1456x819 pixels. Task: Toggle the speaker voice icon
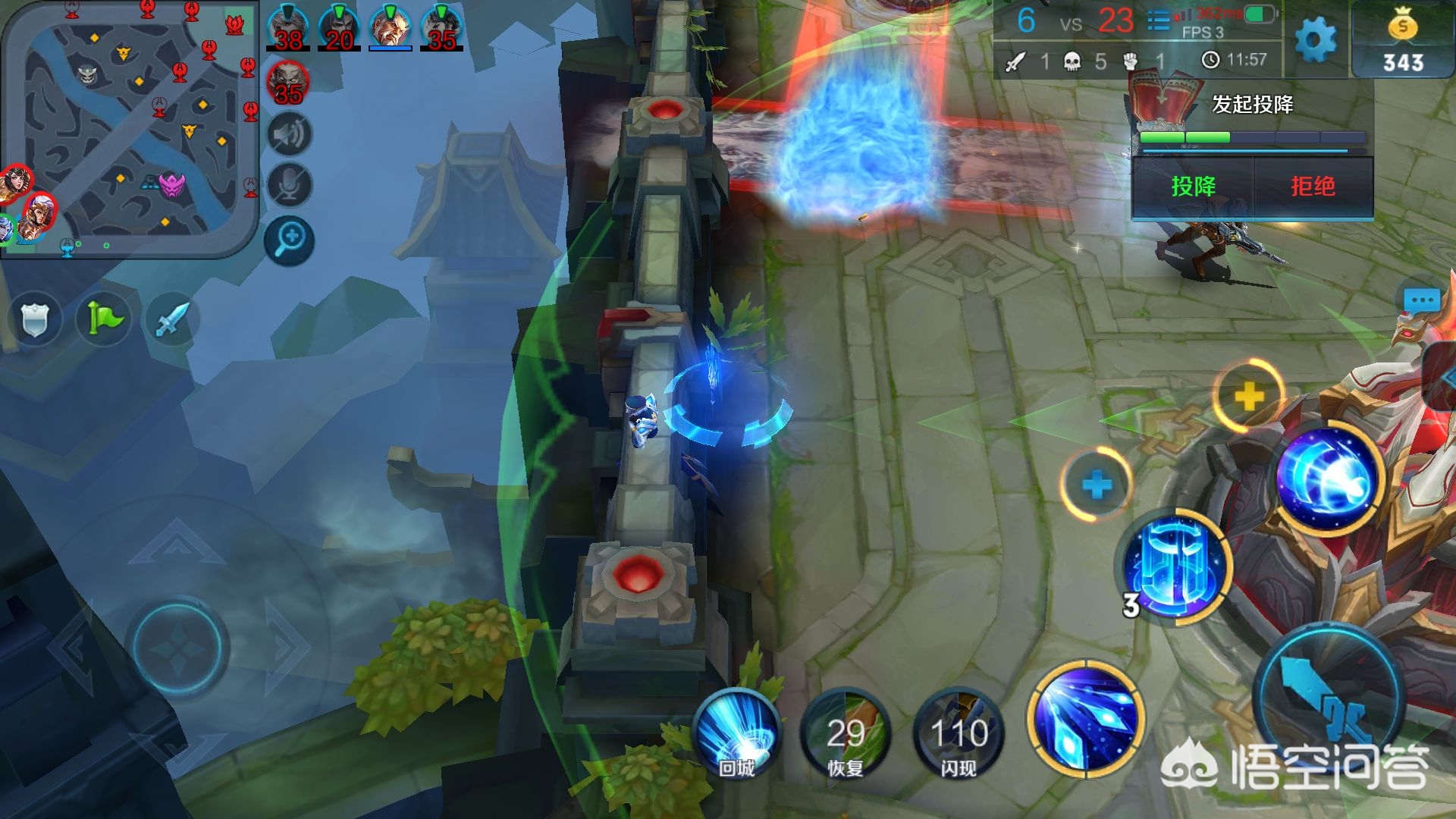(289, 135)
